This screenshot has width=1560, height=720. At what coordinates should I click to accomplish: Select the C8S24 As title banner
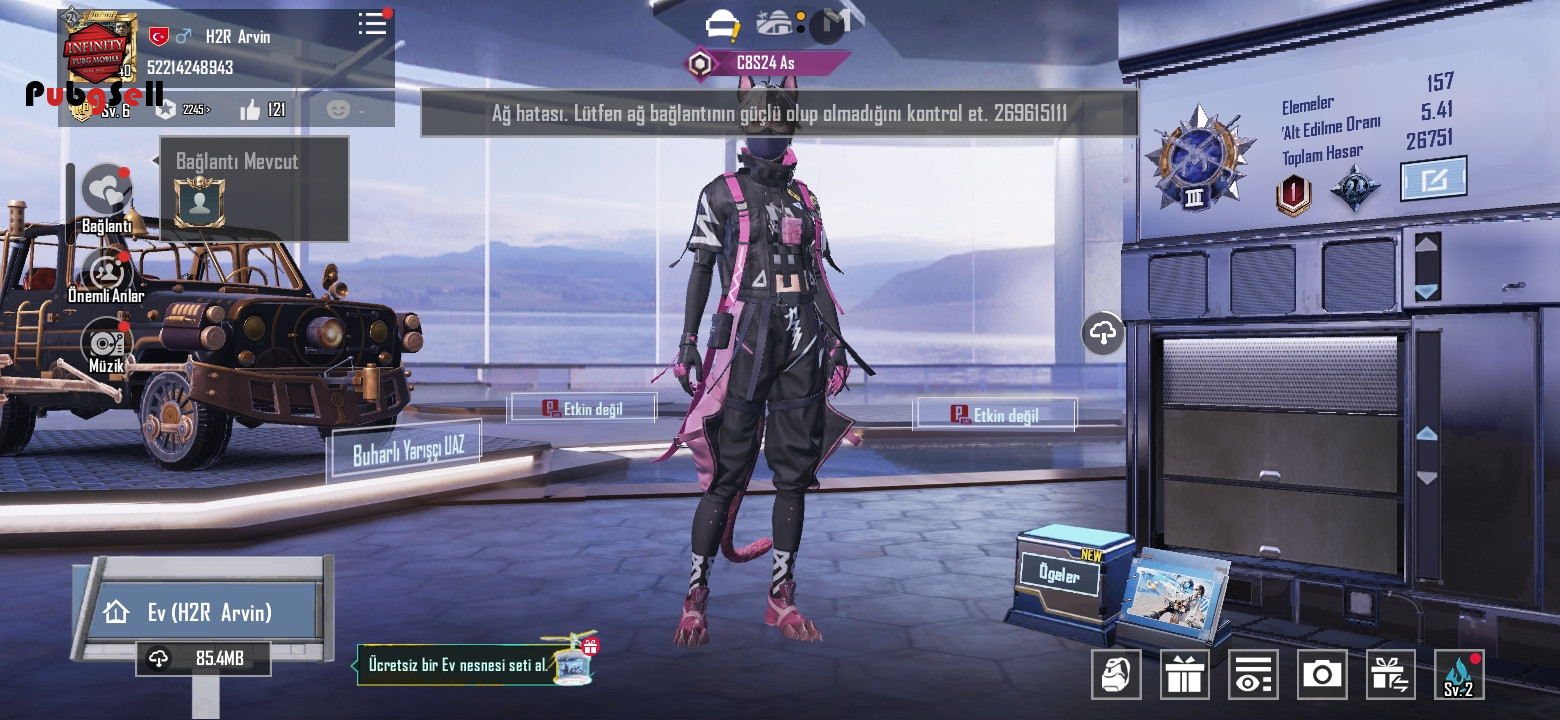coord(765,63)
